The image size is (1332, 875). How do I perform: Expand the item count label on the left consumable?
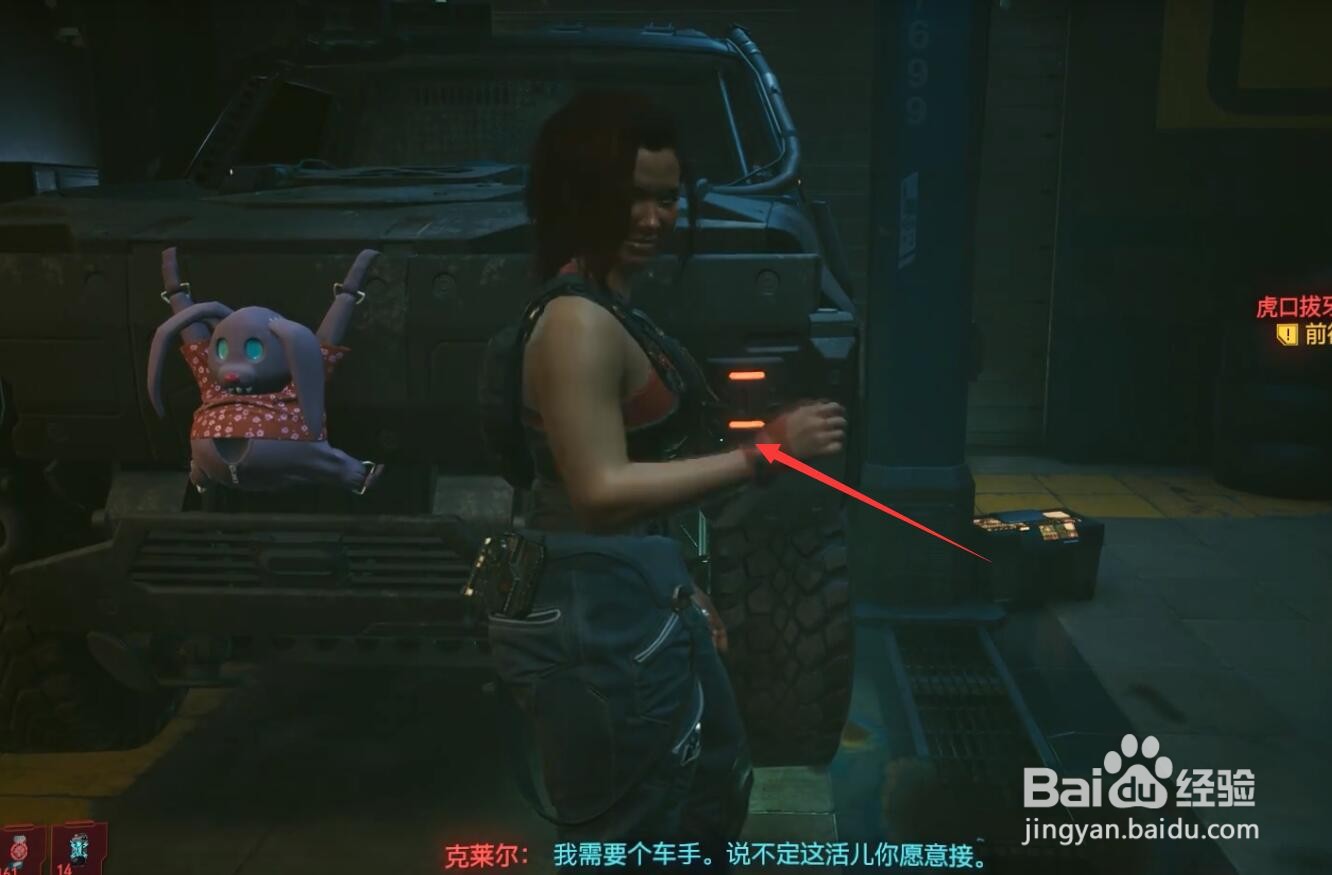point(14,870)
